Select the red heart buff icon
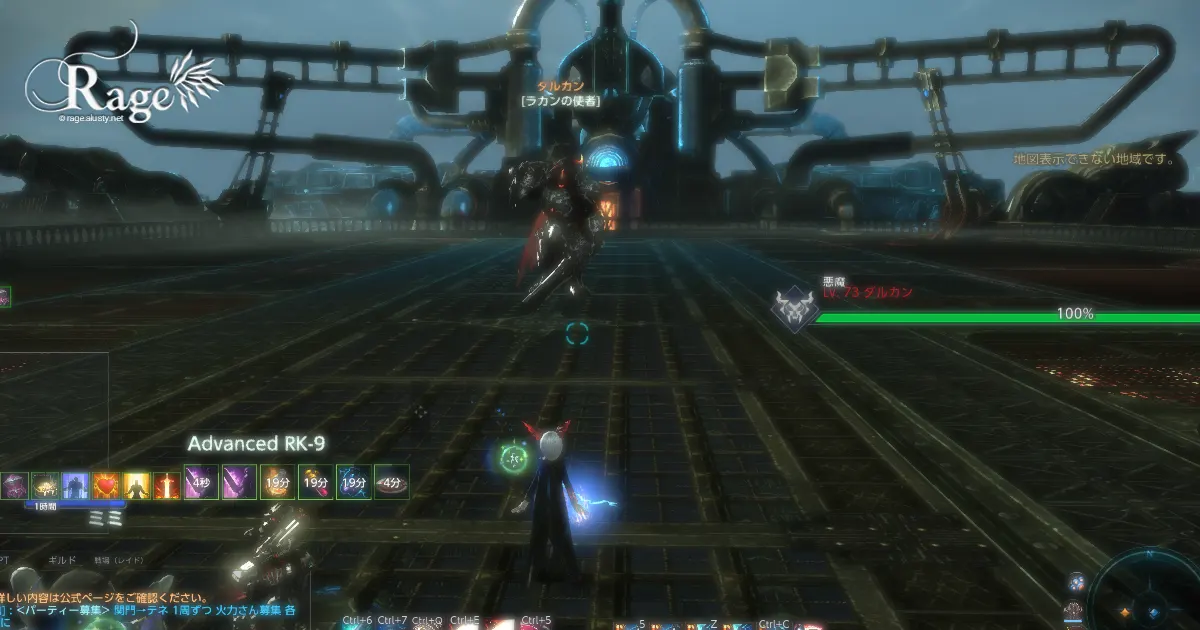 point(106,485)
